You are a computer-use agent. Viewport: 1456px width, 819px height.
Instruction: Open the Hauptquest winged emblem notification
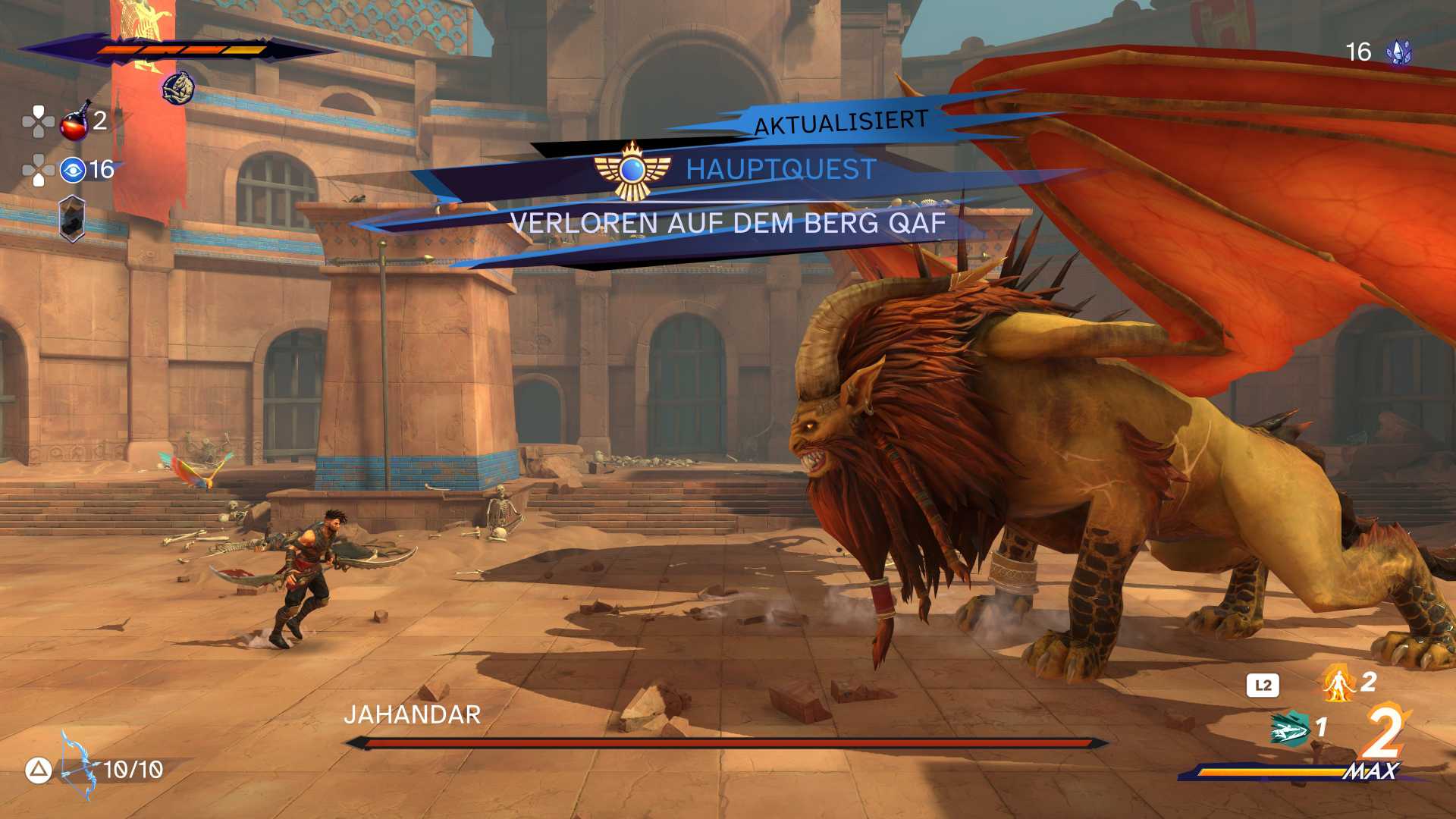tap(632, 171)
